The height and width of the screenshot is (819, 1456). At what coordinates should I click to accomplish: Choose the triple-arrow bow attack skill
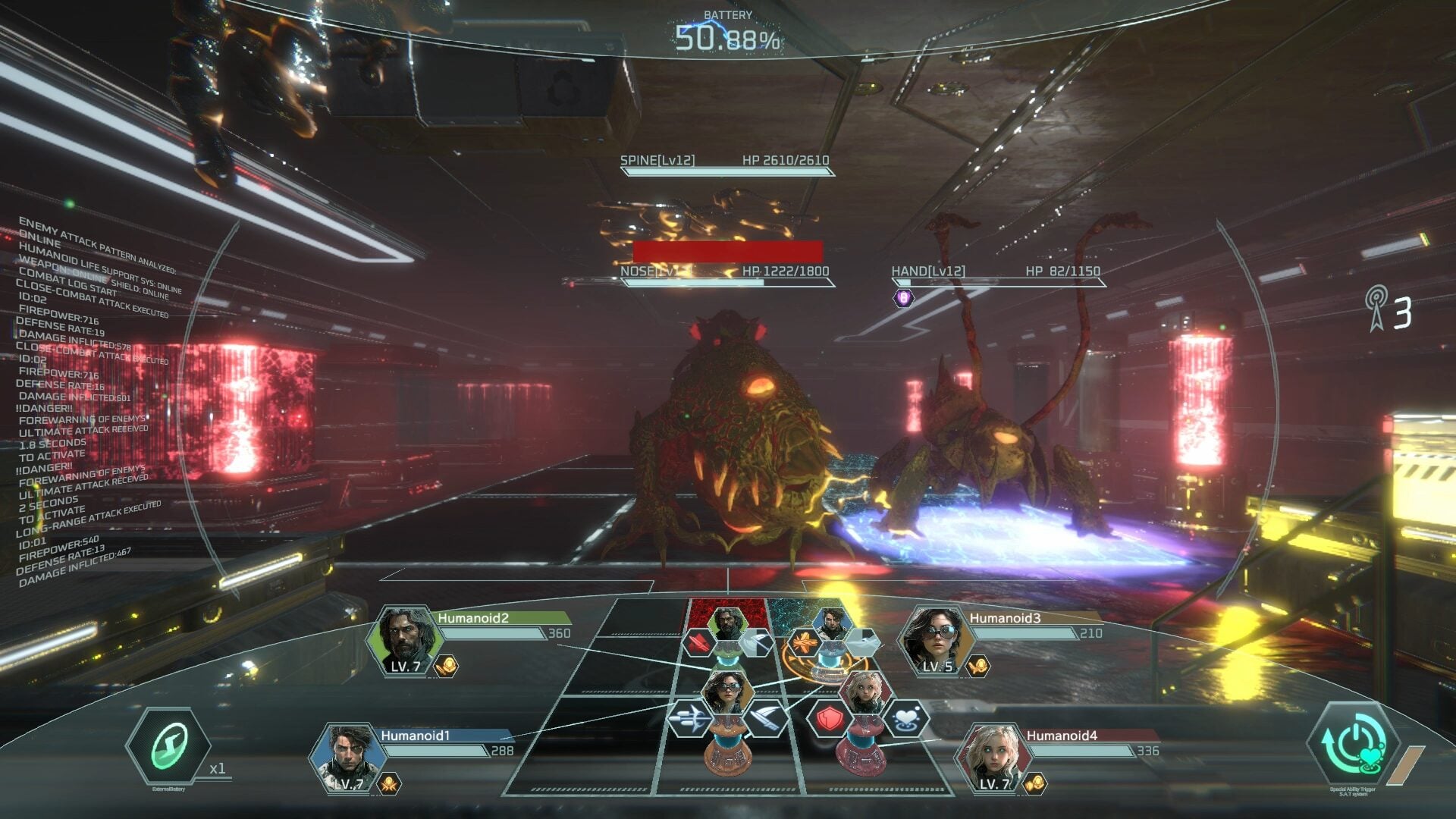[x=689, y=717]
